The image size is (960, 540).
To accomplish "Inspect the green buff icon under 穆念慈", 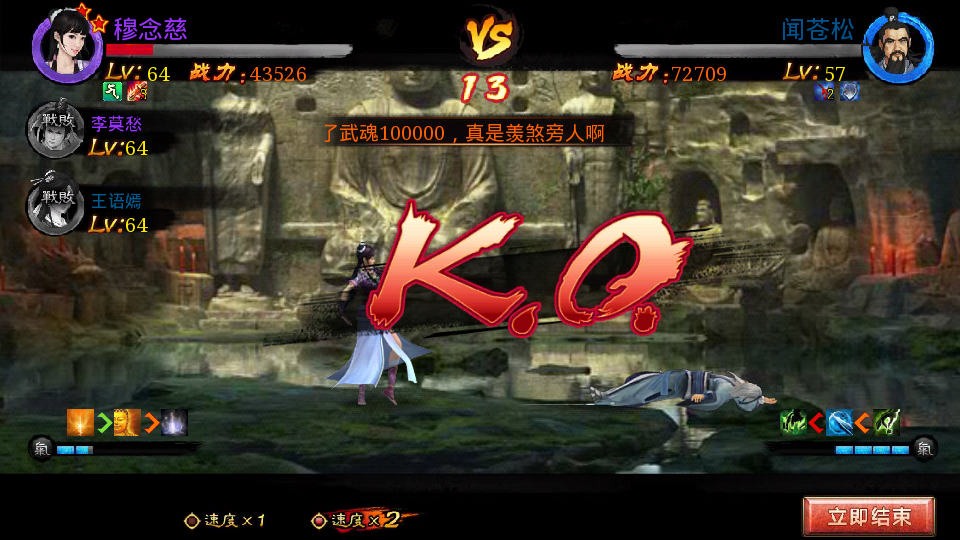I will [x=113, y=93].
